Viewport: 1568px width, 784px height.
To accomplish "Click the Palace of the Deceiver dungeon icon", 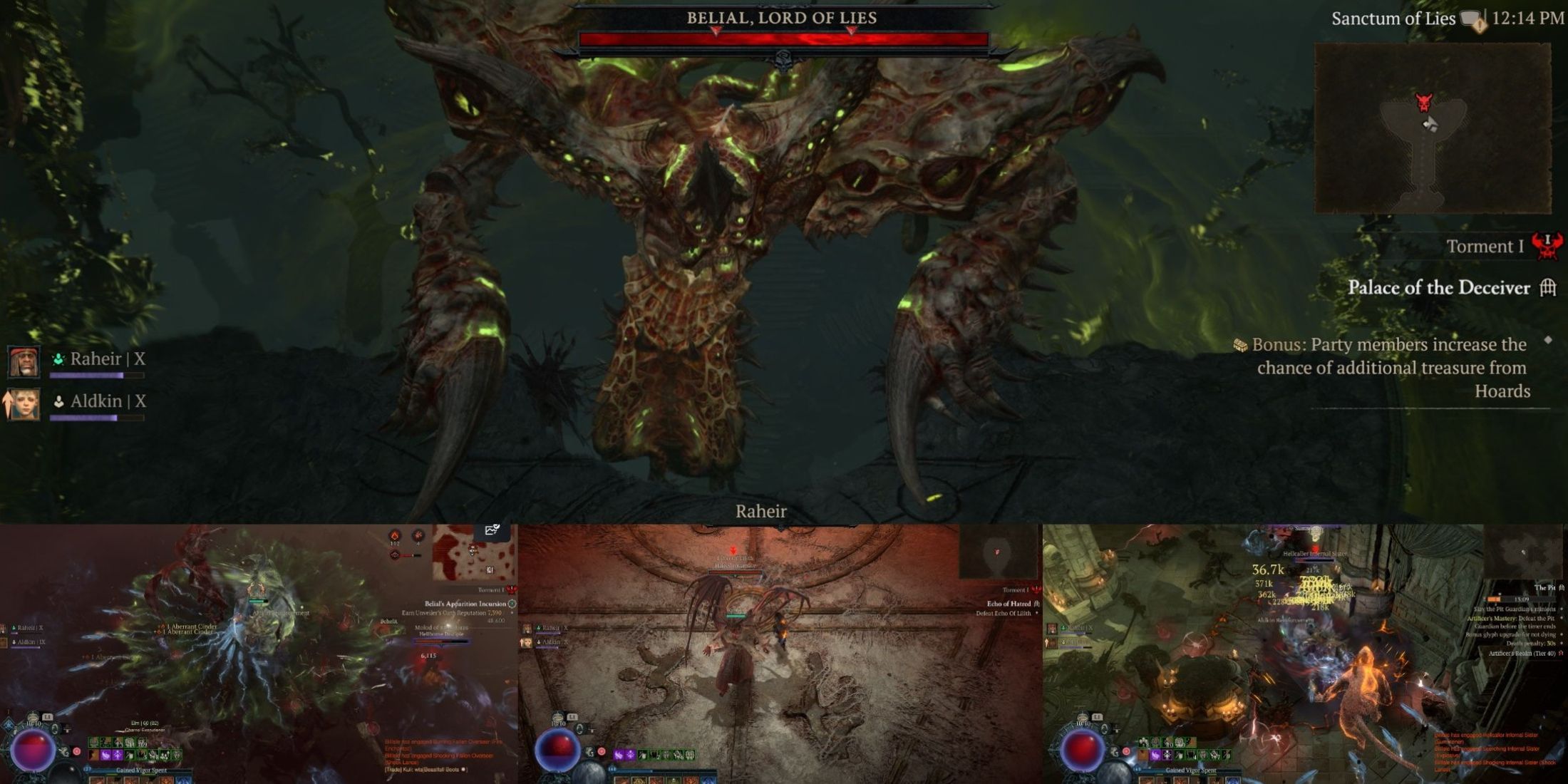I will [1547, 288].
